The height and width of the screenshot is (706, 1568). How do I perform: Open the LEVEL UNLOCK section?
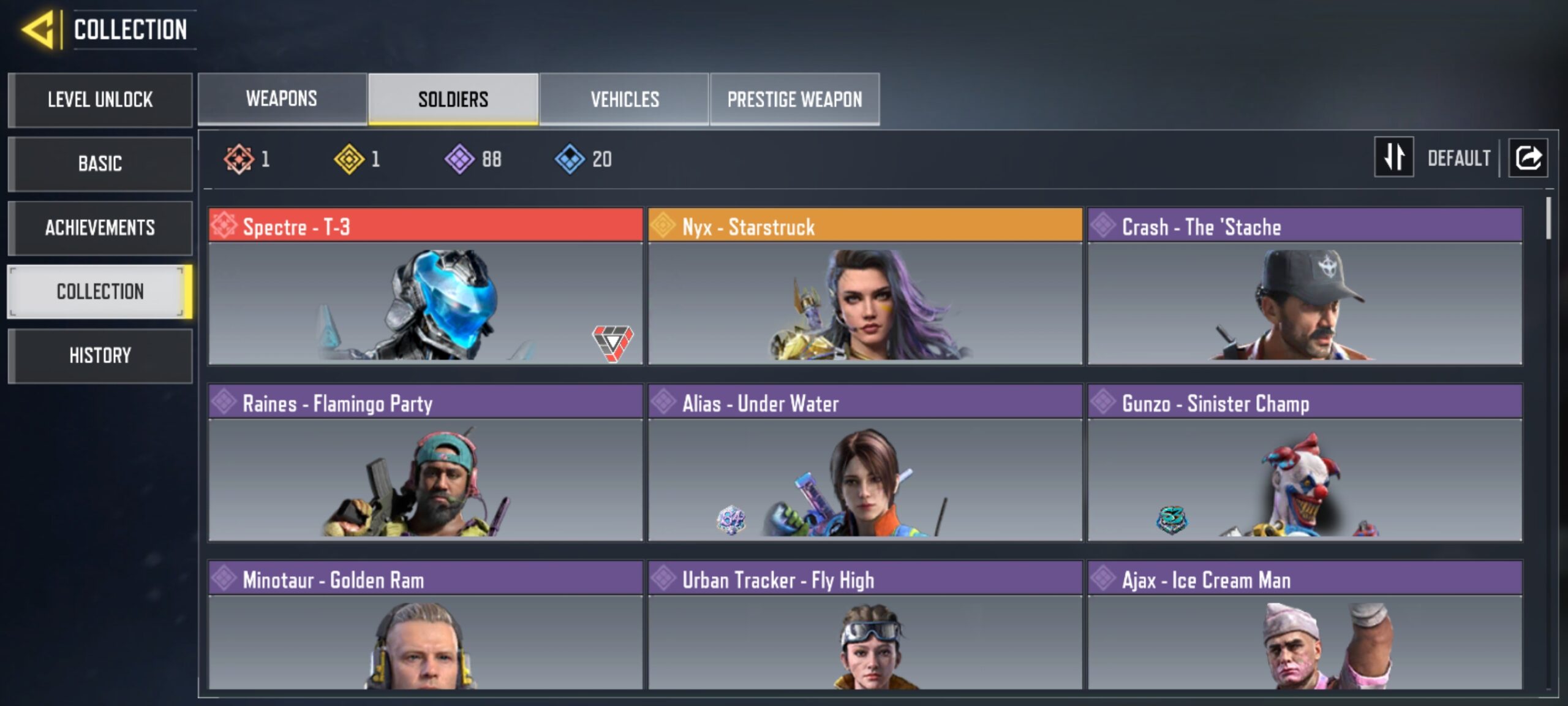[x=100, y=100]
